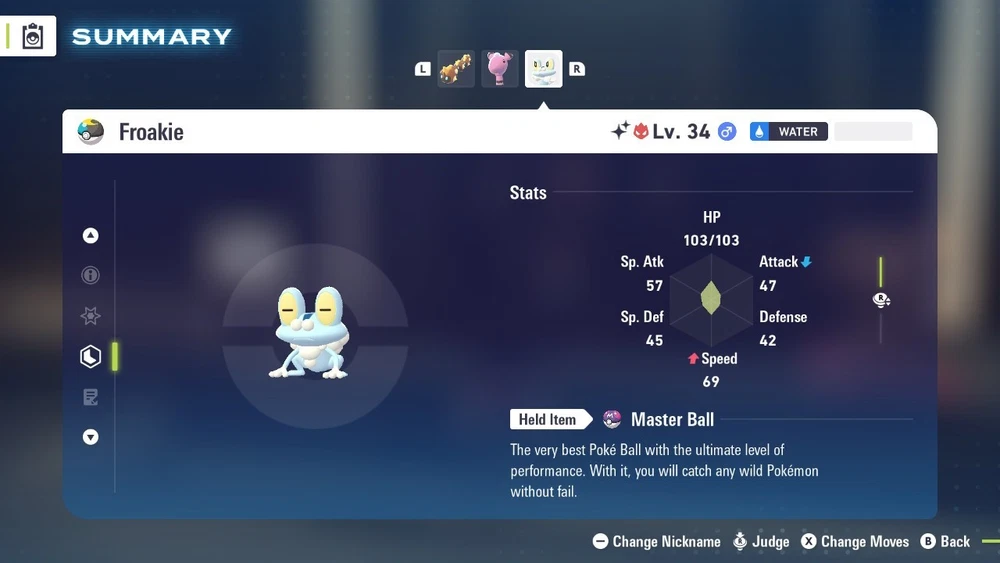Select the hexagon stats page icon
Image resolution: width=1000 pixels, height=563 pixels.
coord(91,356)
